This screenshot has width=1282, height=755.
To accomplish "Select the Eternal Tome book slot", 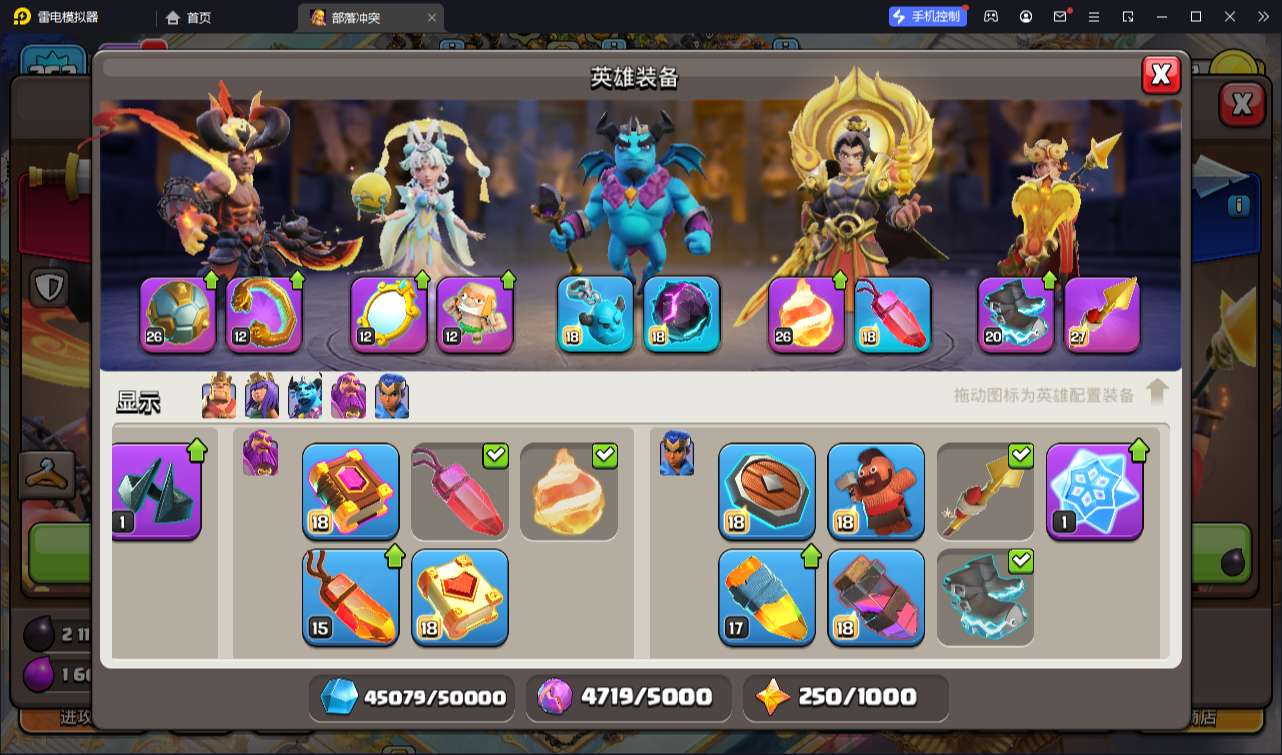I will click(350, 491).
